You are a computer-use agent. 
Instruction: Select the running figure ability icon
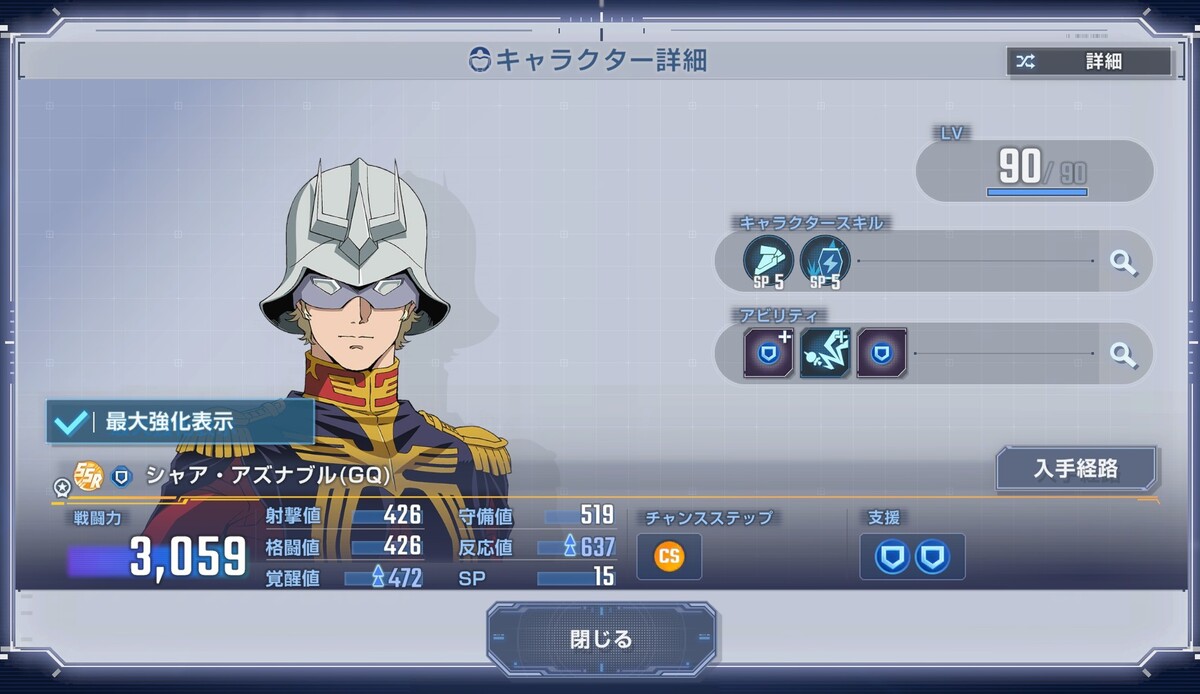[x=825, y=353]
